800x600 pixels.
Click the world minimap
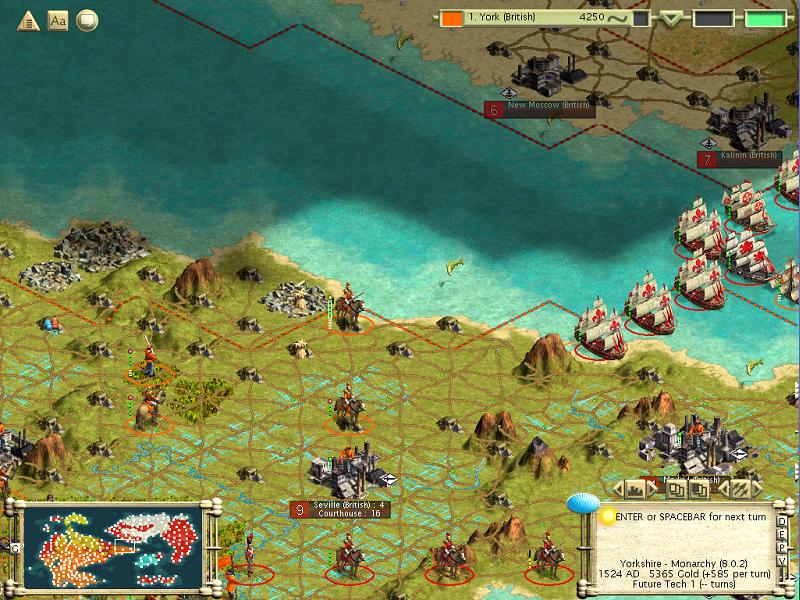(x=112, y=544)
